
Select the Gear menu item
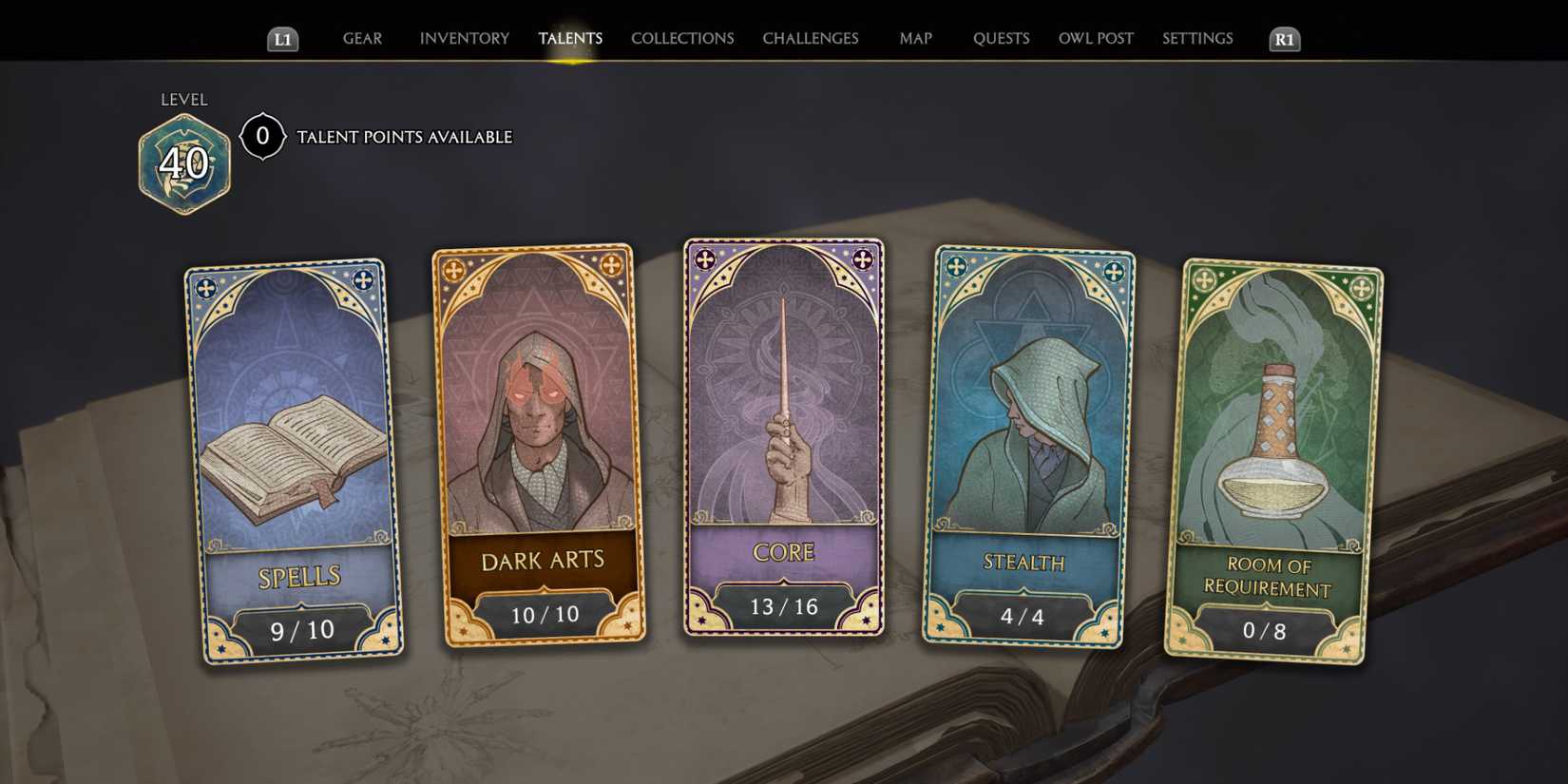362,38
